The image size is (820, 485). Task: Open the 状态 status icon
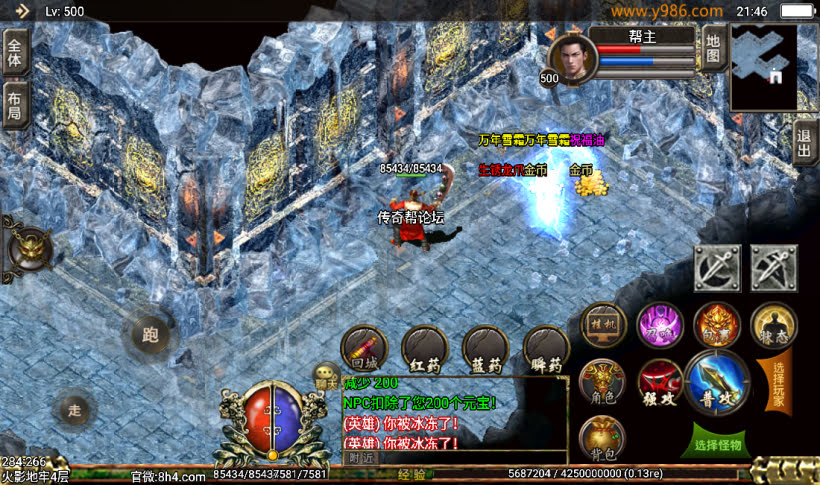coord(773,323)
